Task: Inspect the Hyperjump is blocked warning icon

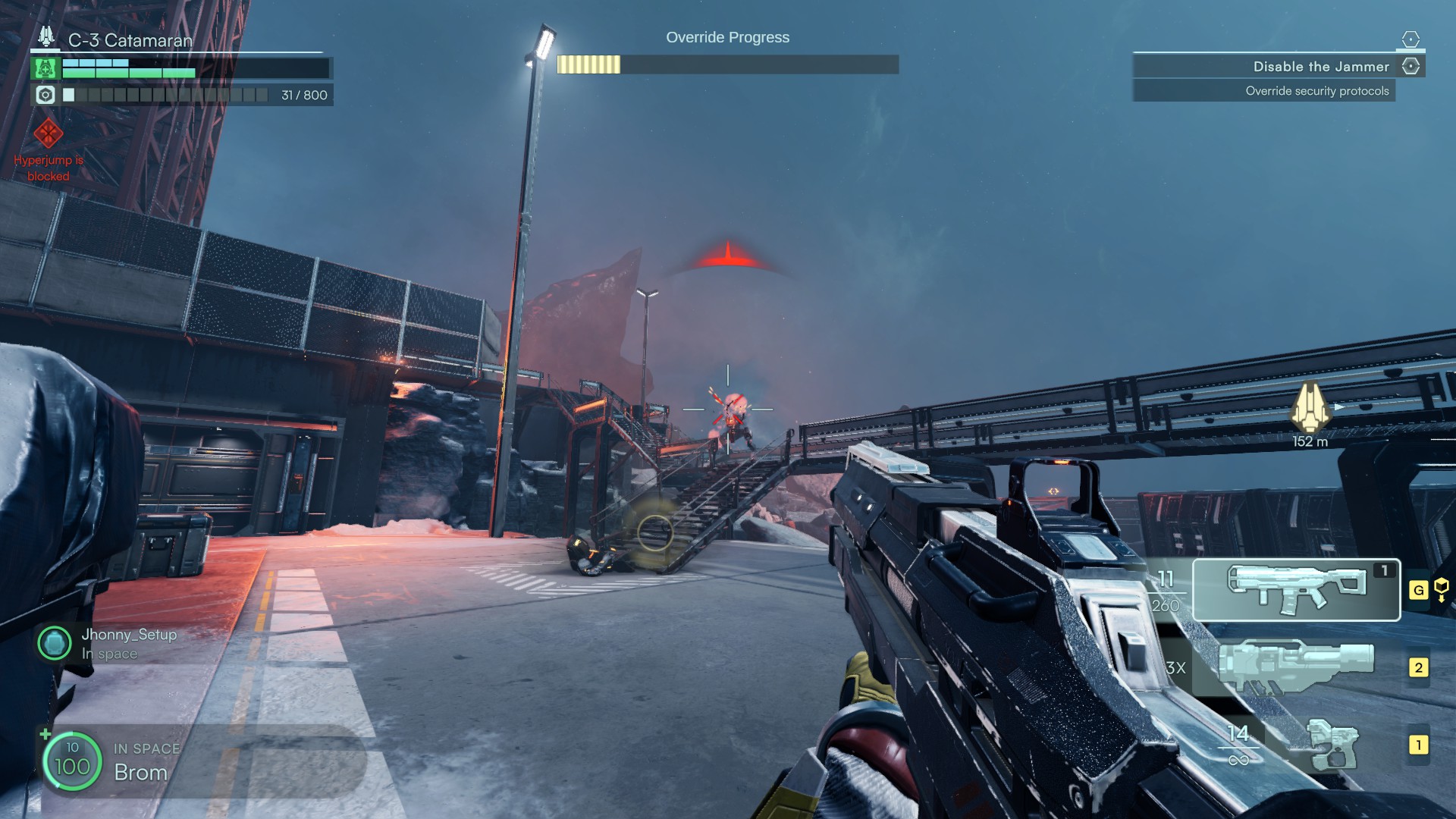Action: click(48, 134)
